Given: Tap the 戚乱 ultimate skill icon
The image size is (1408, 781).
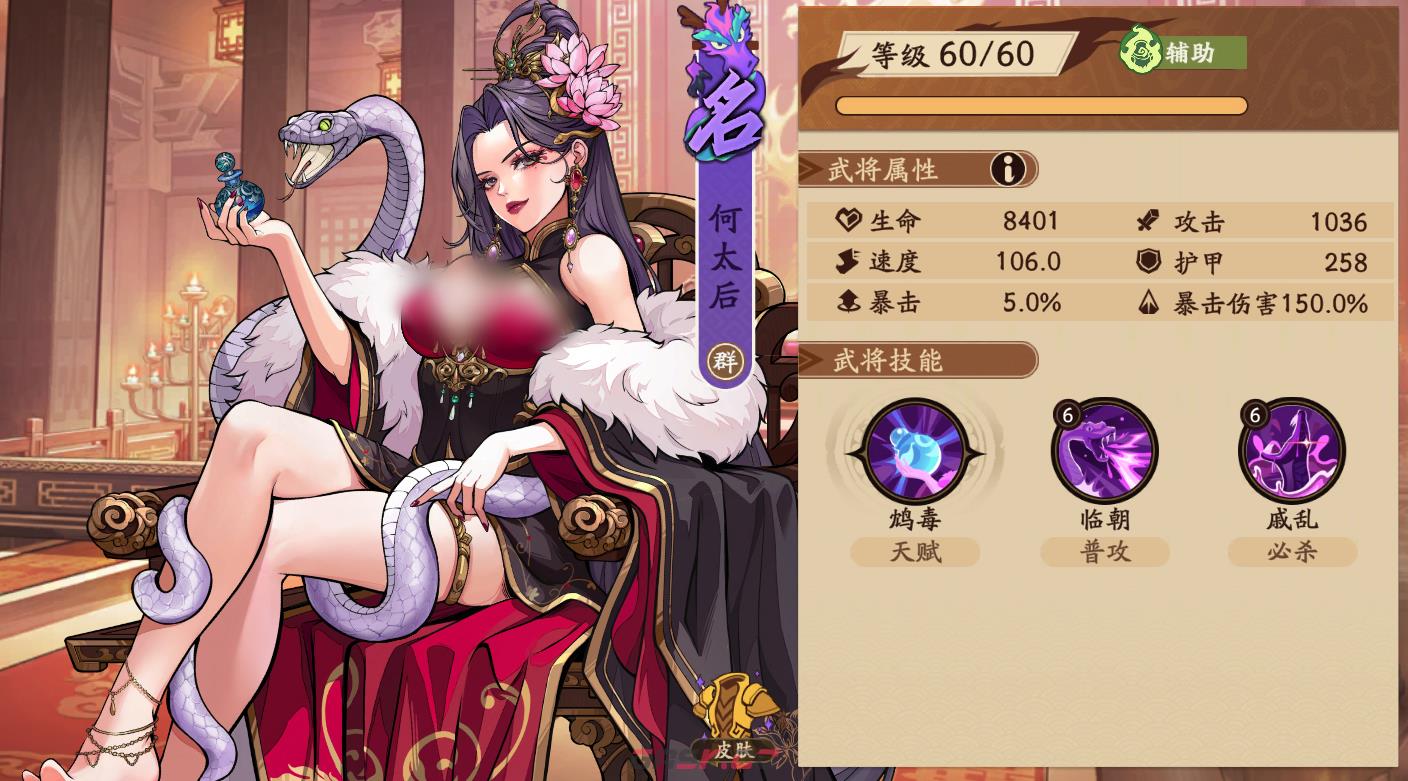Looking at the screenshot, I should [1292, 450].
